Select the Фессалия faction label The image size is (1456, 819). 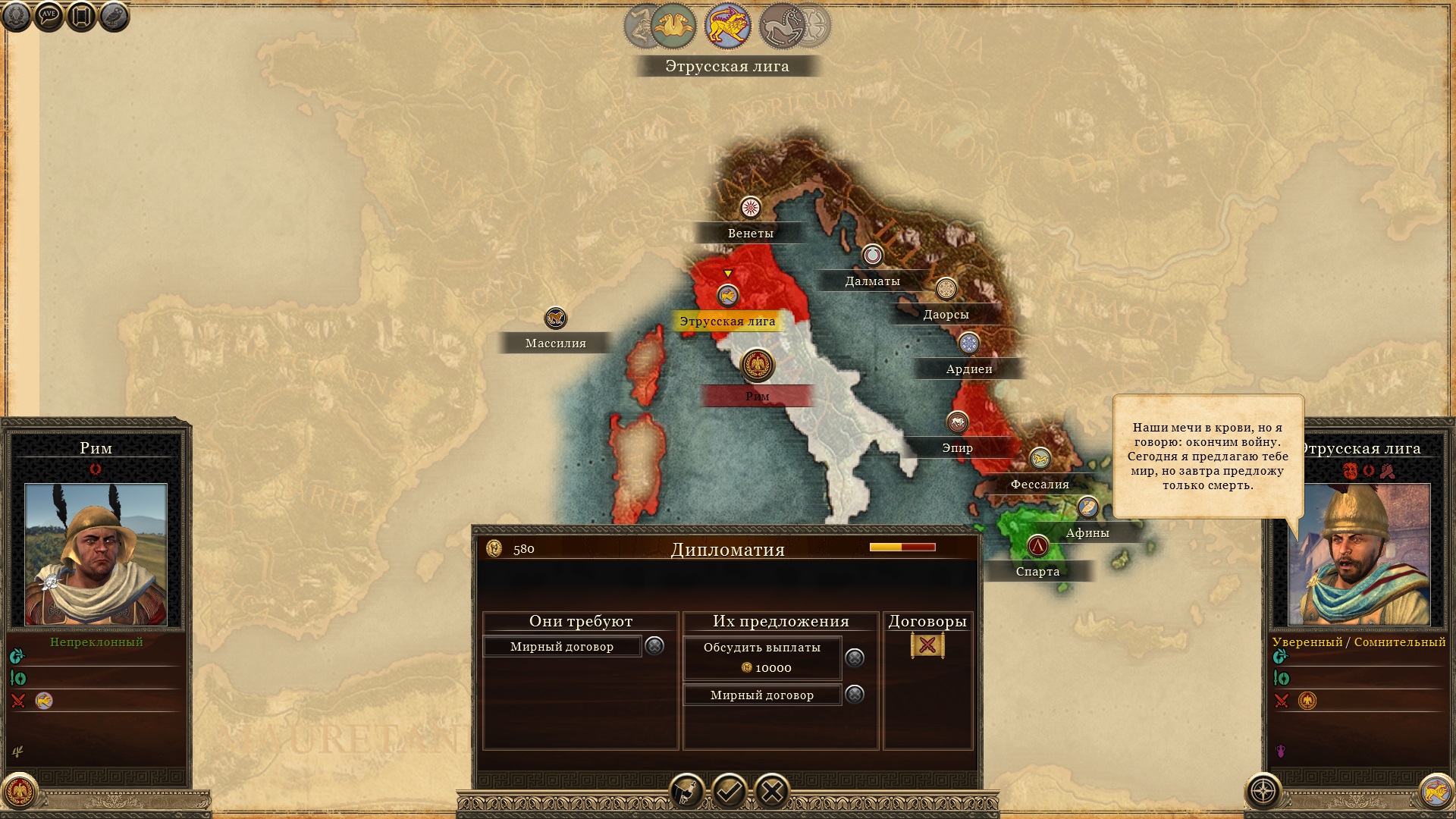coord(1039,485)
